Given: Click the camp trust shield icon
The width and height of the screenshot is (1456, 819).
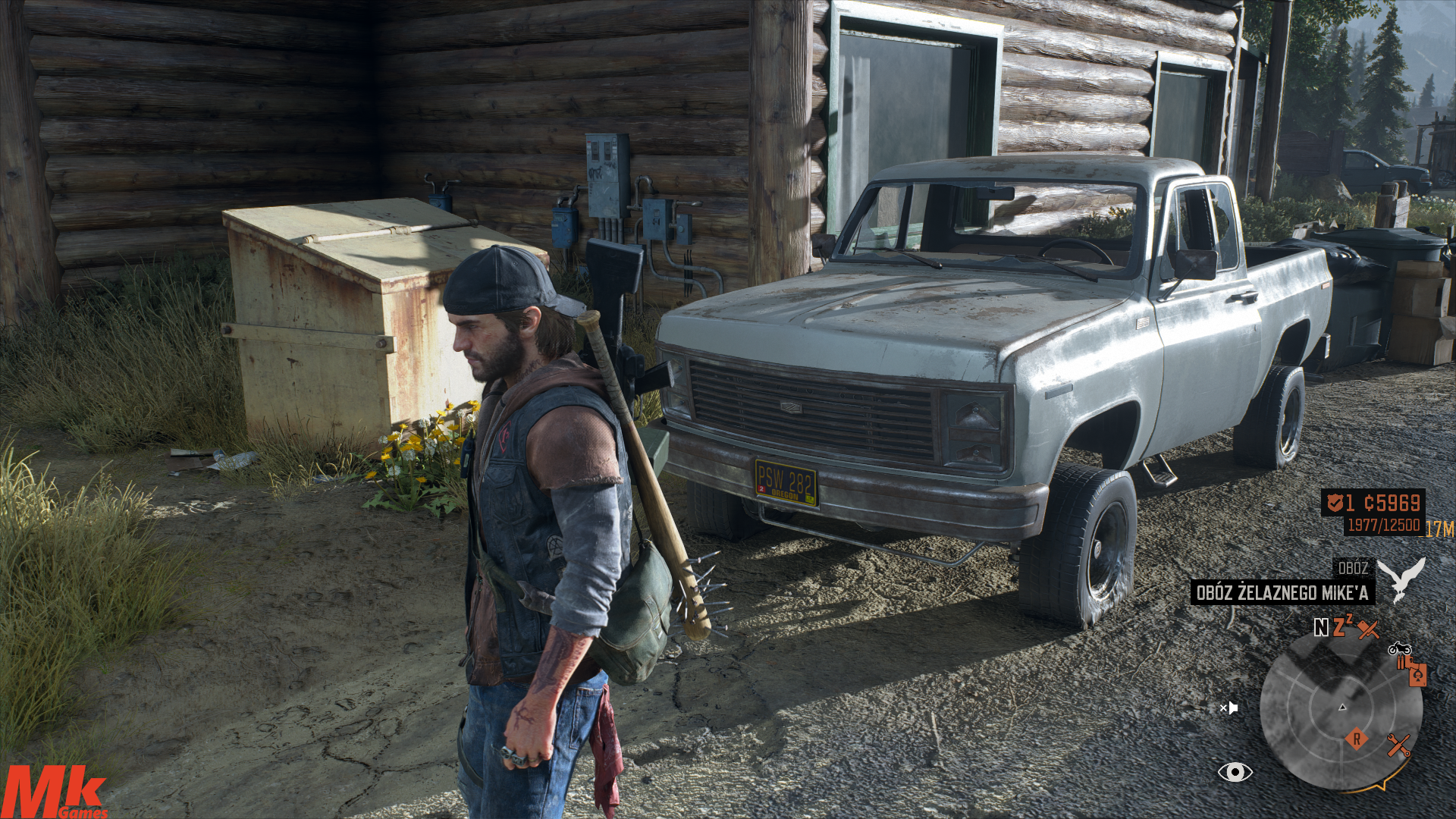Looking at the screenshot, I should tap(1335, 502).
